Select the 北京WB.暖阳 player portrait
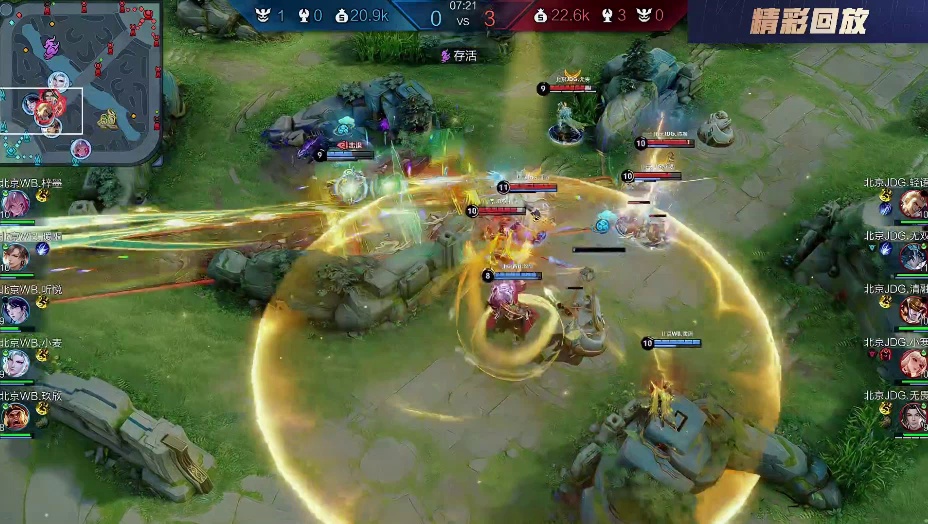This screenshot has width=928, height=524. 16,257
